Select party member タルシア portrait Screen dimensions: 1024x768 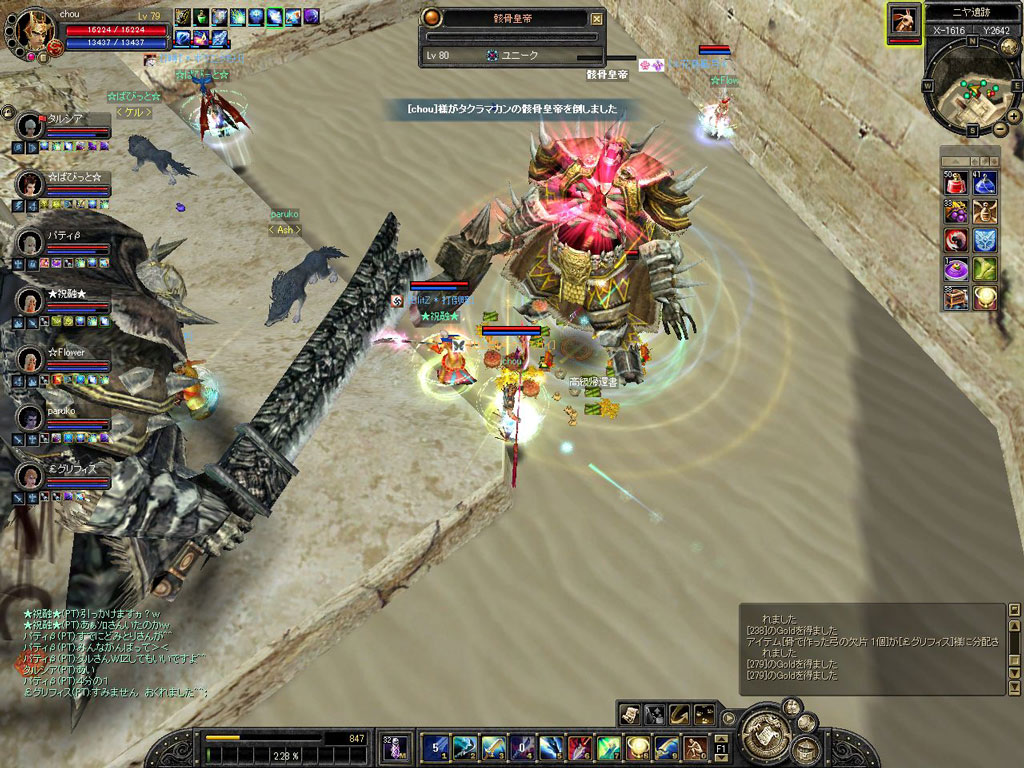[31, 126]
